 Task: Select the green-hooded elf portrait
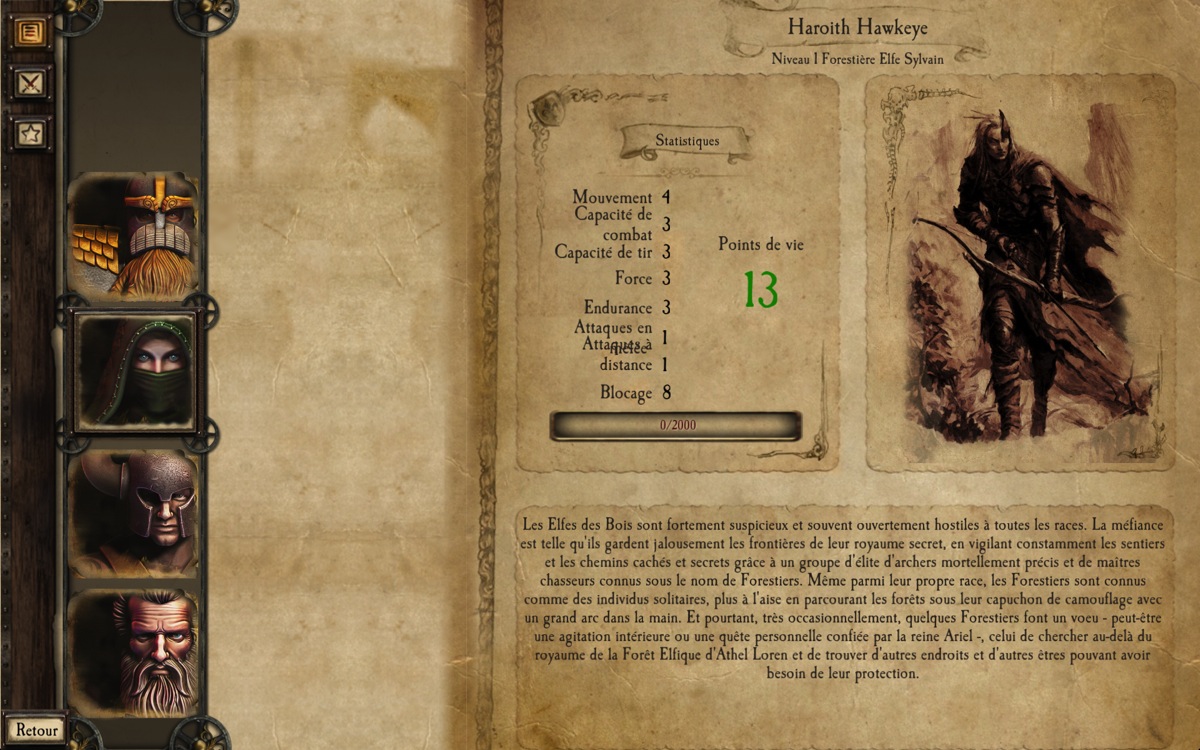tap(136, 372)
